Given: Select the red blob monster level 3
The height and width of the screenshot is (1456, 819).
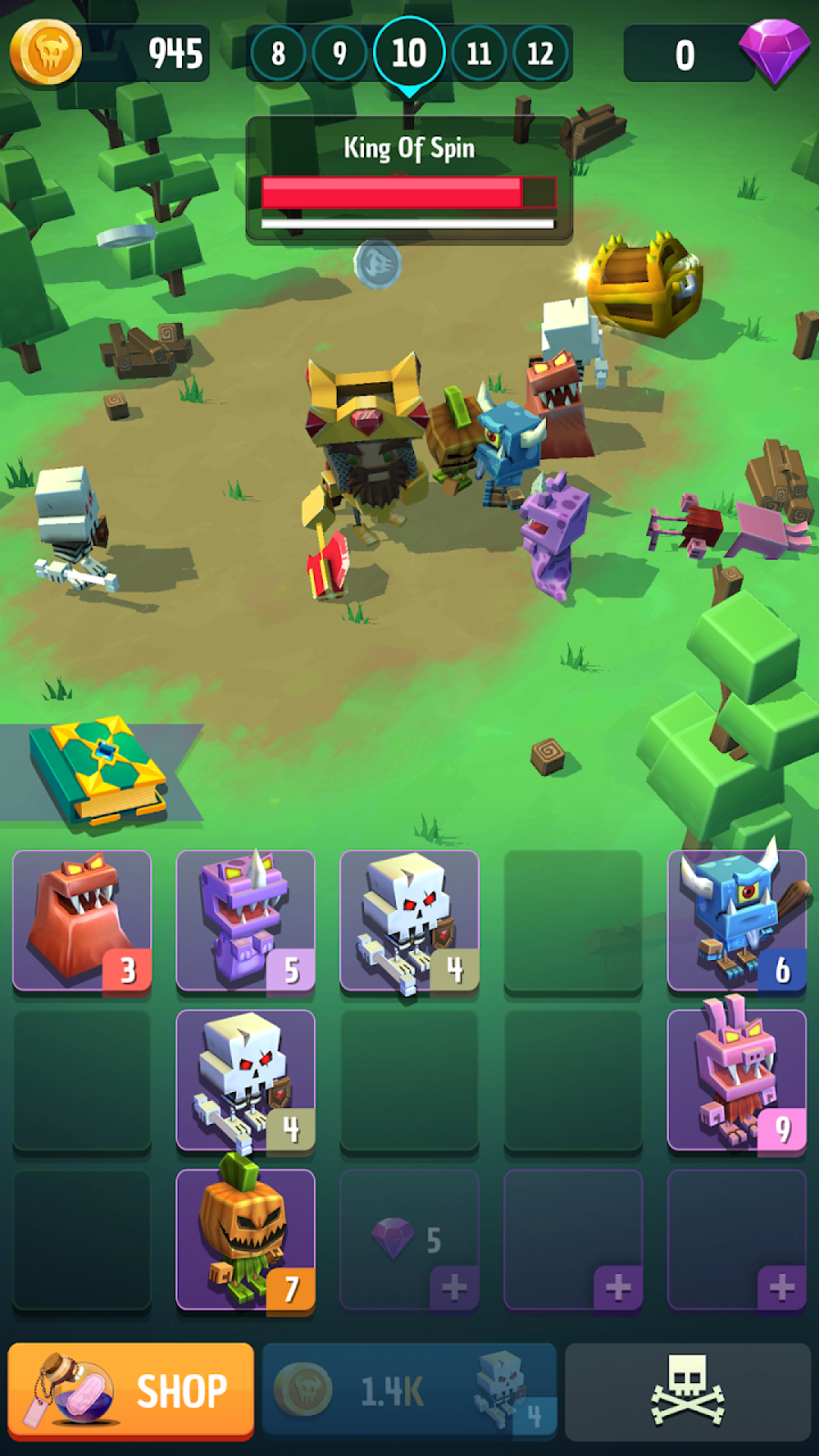Looking at the screenshot, I should [x=82, y=920].
